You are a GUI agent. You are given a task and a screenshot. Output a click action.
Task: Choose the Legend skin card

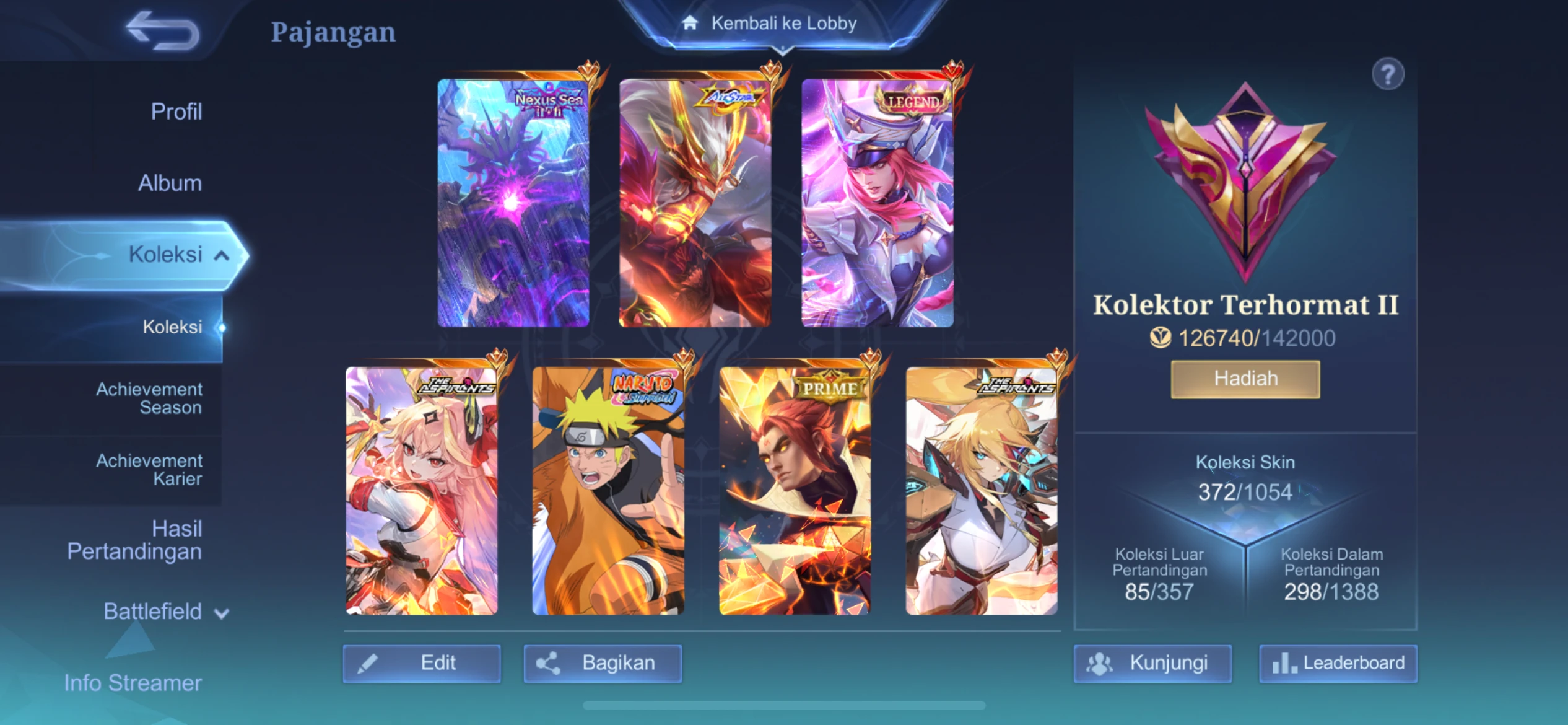(878, 203)
